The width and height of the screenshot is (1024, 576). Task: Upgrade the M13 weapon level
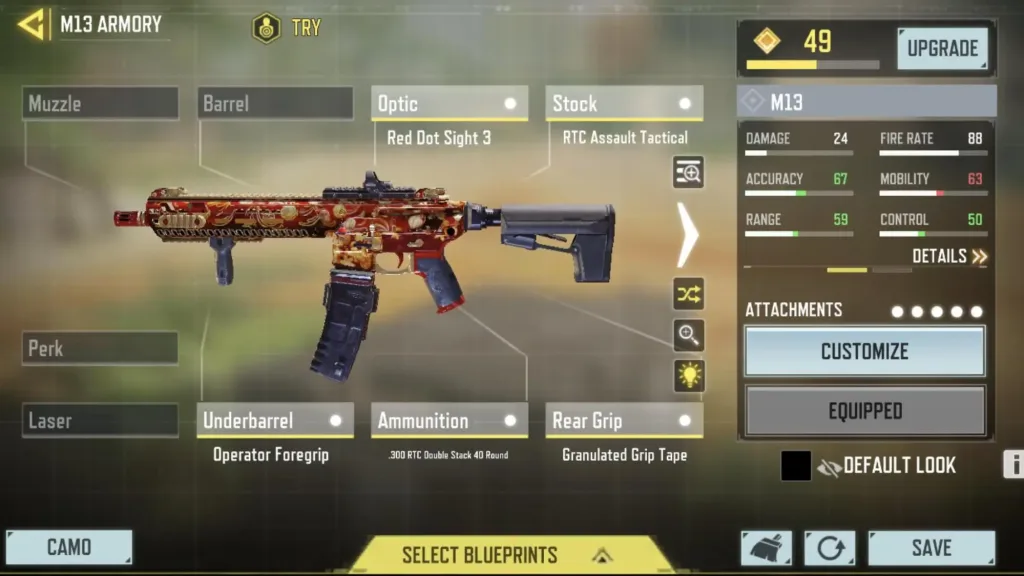(x=941, y=48)
